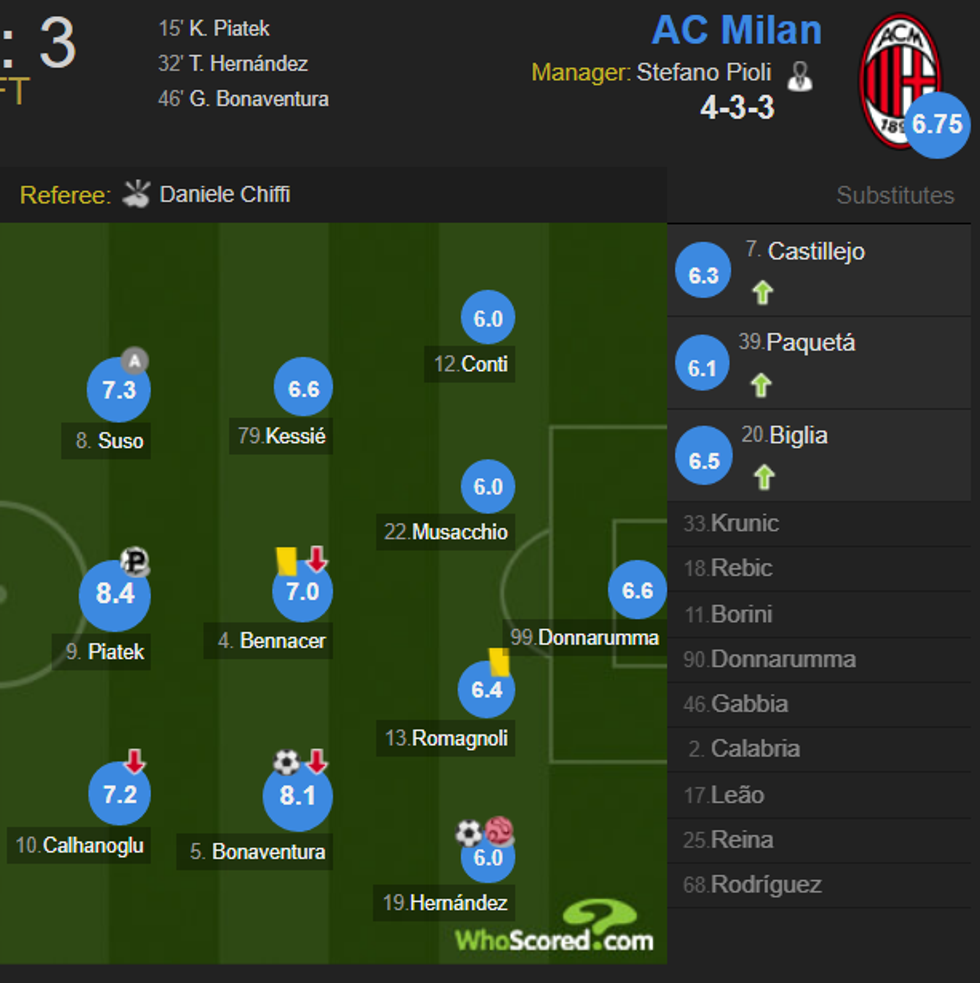Select Conti's rating circle on the pitch

pos(488,319)
